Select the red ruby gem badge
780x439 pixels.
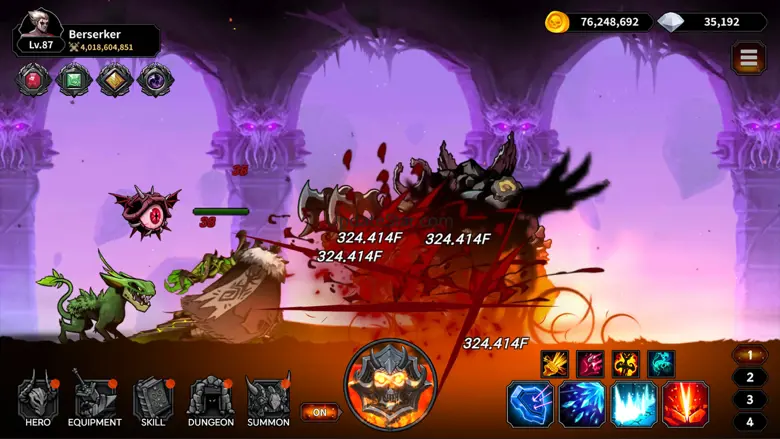point(34,80)
